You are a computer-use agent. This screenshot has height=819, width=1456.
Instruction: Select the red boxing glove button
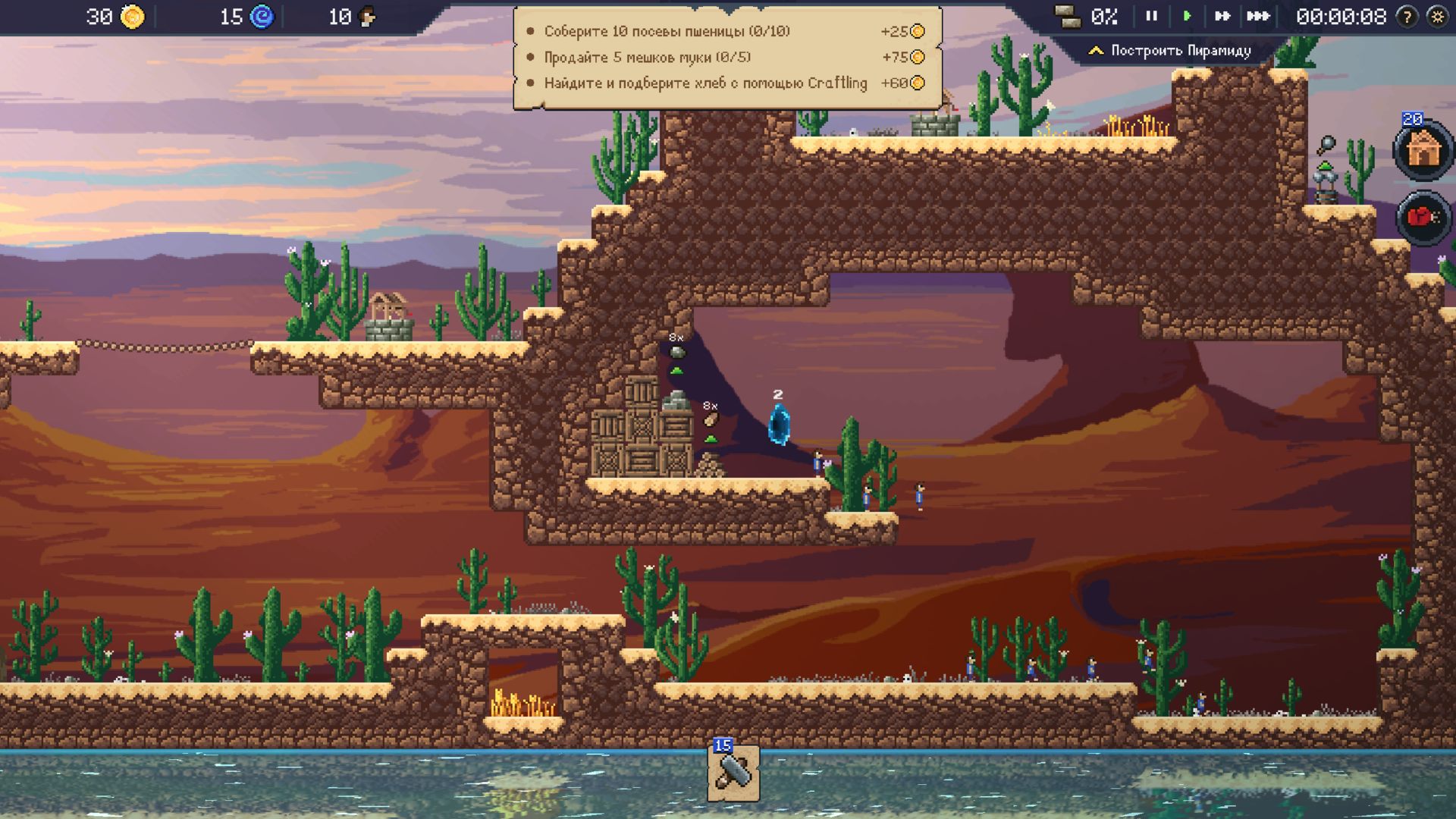click(x=1423, y=218)
